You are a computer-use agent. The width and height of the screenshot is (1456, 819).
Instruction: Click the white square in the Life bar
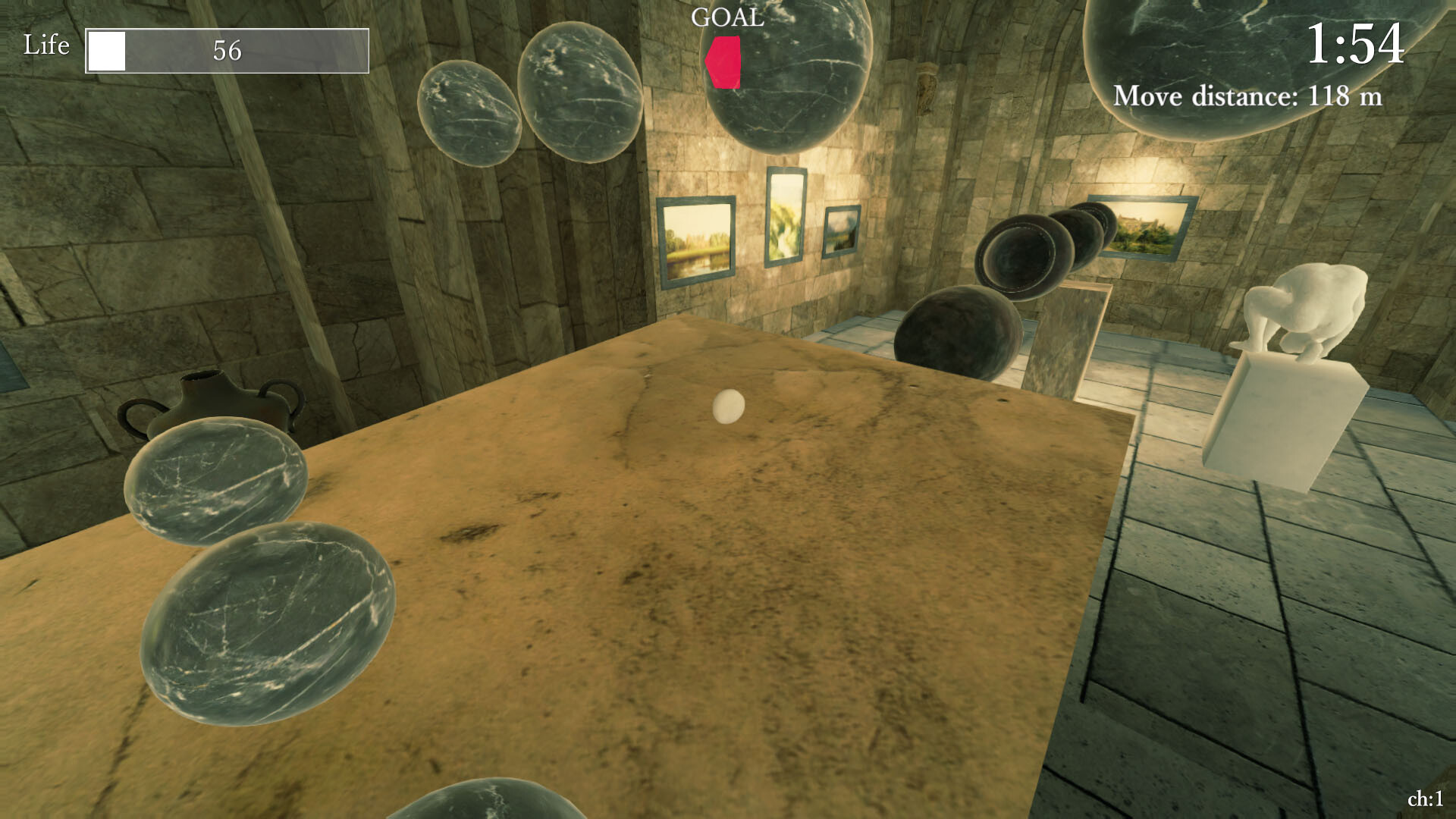coord(107,52)
